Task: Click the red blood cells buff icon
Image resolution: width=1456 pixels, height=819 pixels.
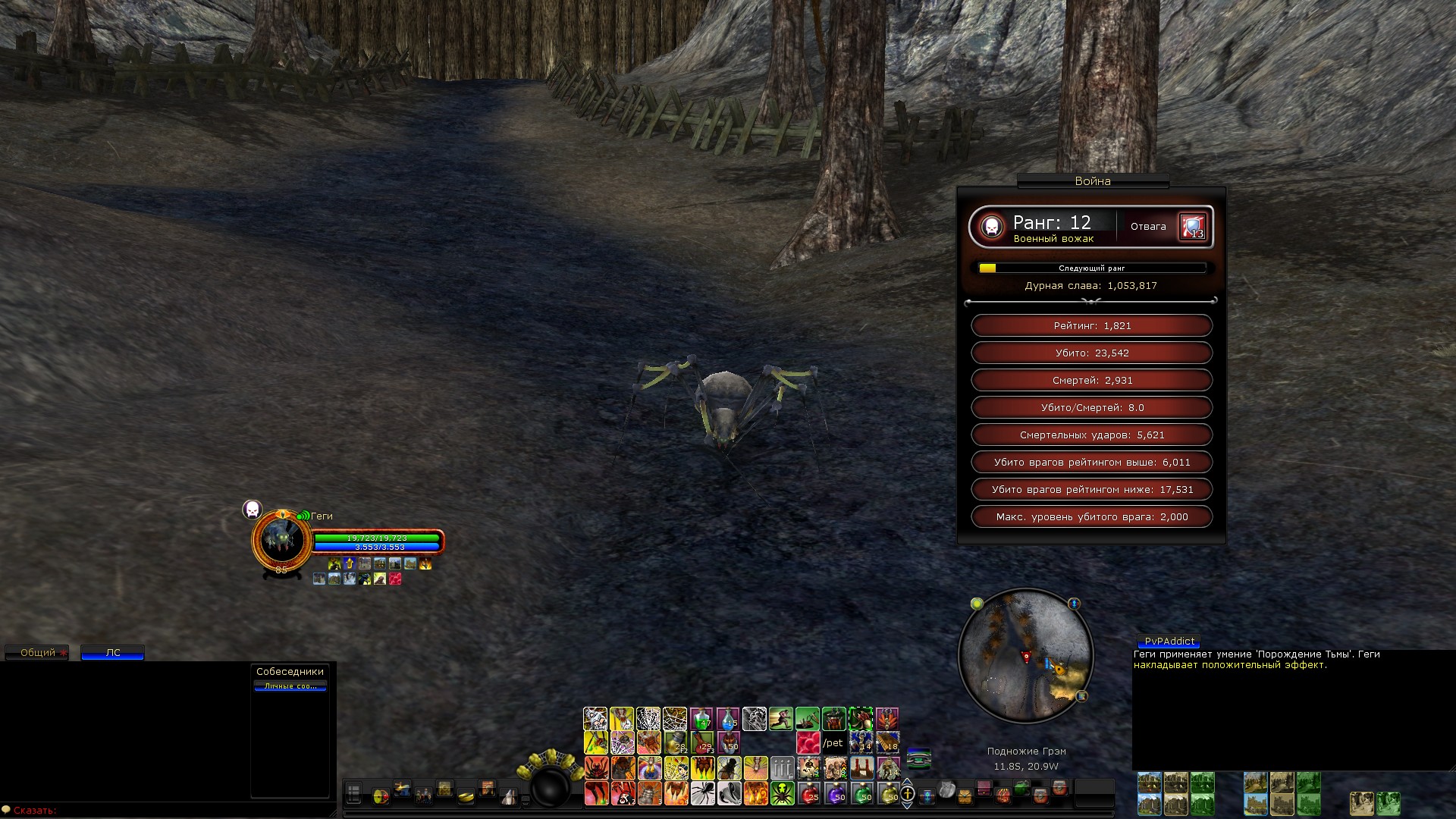Action: pyautogui.click(x=808, y=743)
